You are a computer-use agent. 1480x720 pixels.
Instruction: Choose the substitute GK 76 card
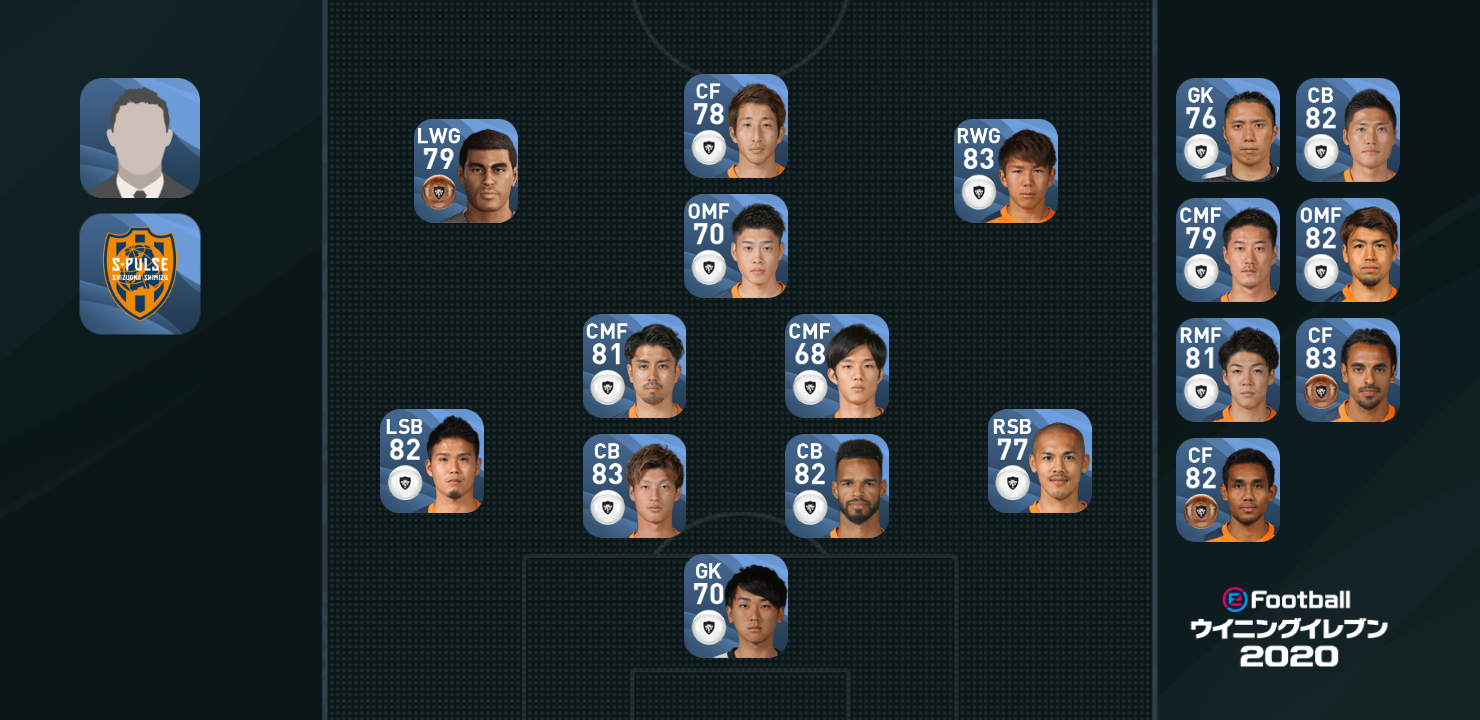(x=1228, y=130)
